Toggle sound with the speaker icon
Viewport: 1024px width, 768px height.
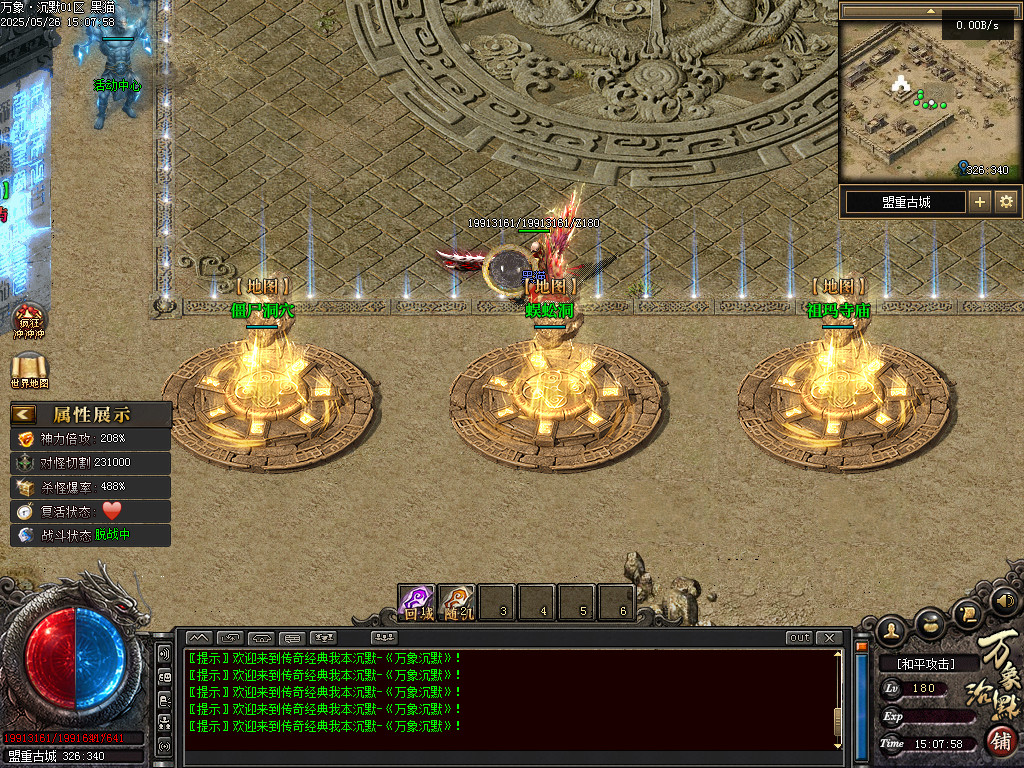[1004, 601]
